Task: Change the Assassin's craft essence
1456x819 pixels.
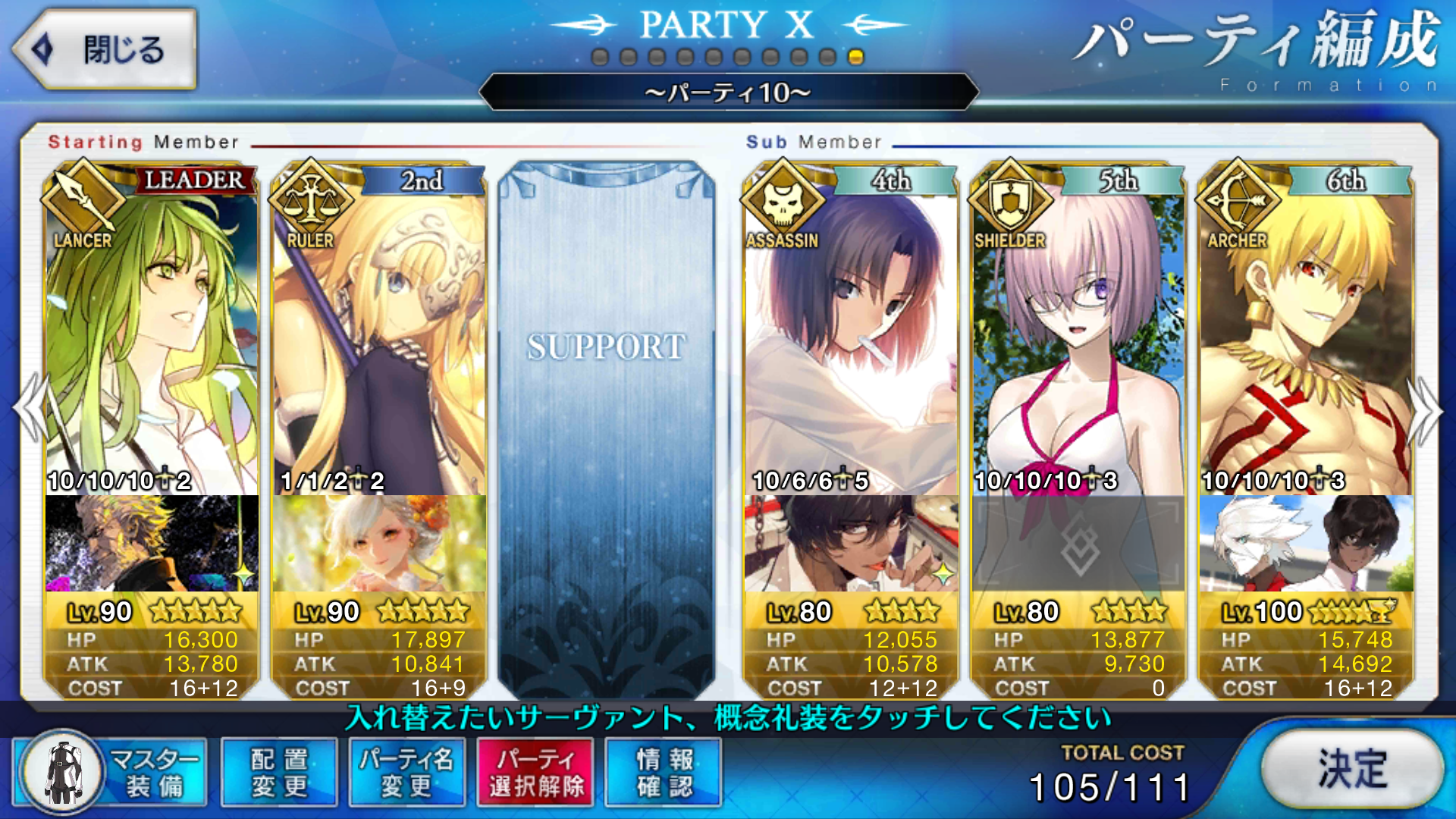Action: 850,544
